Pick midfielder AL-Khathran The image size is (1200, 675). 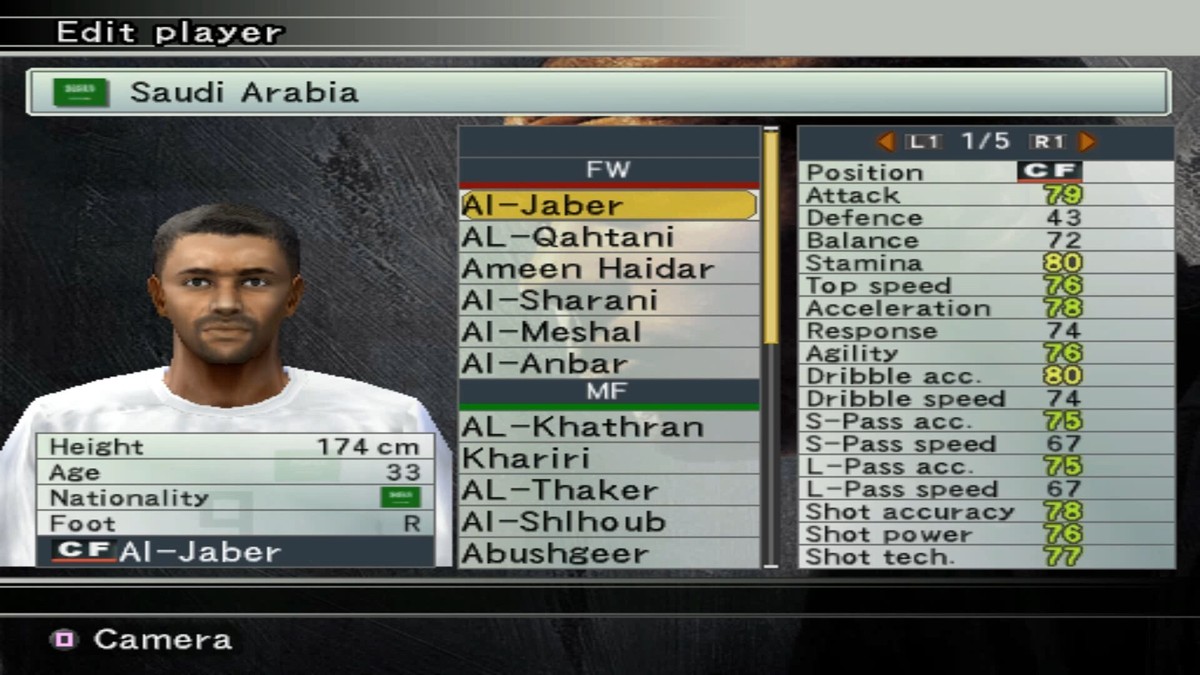[608, 427]
